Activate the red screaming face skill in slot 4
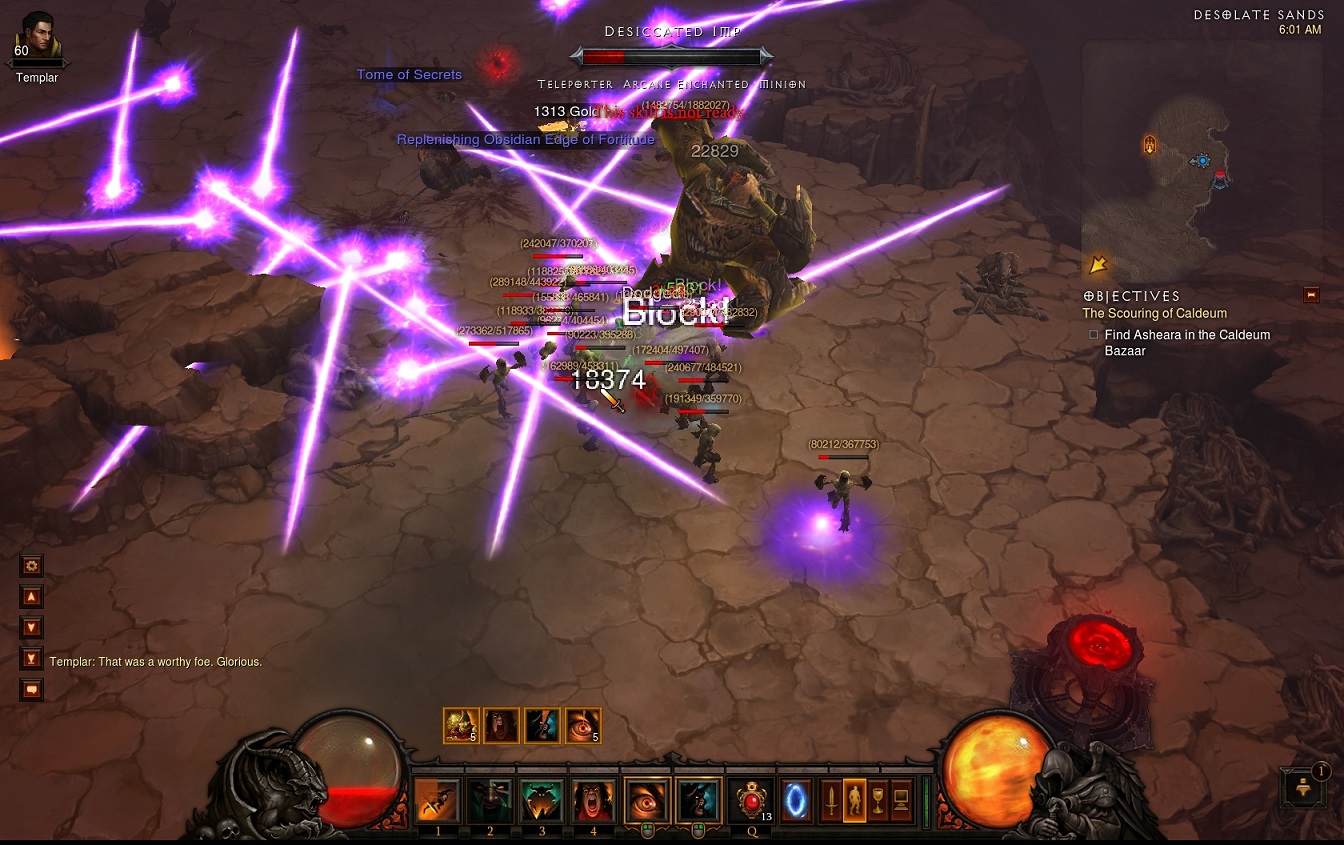This screenshot has width=1344, height=845. [593, 800]
